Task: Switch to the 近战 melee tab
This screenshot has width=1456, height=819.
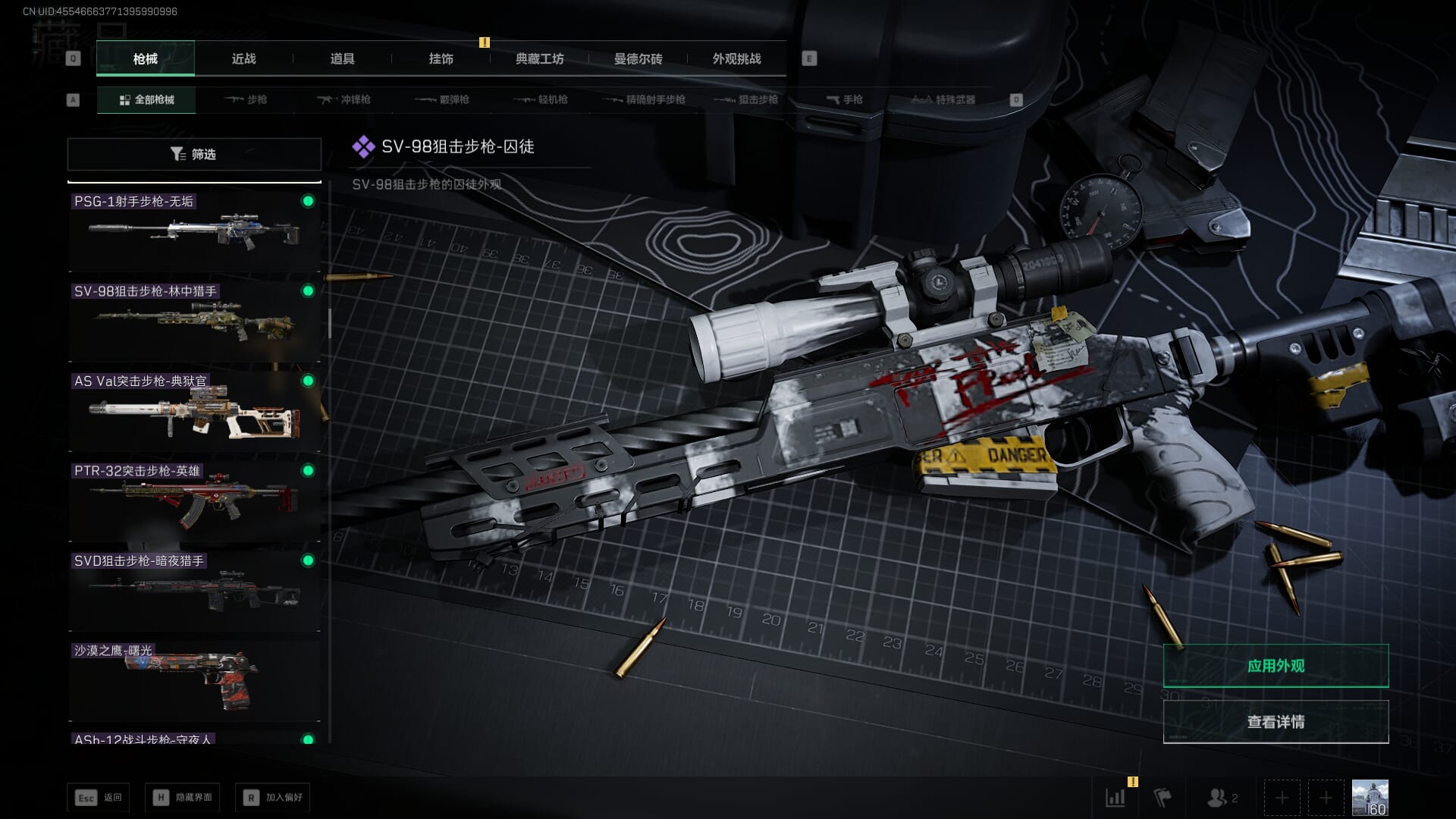Action: (x=243, y=58)
